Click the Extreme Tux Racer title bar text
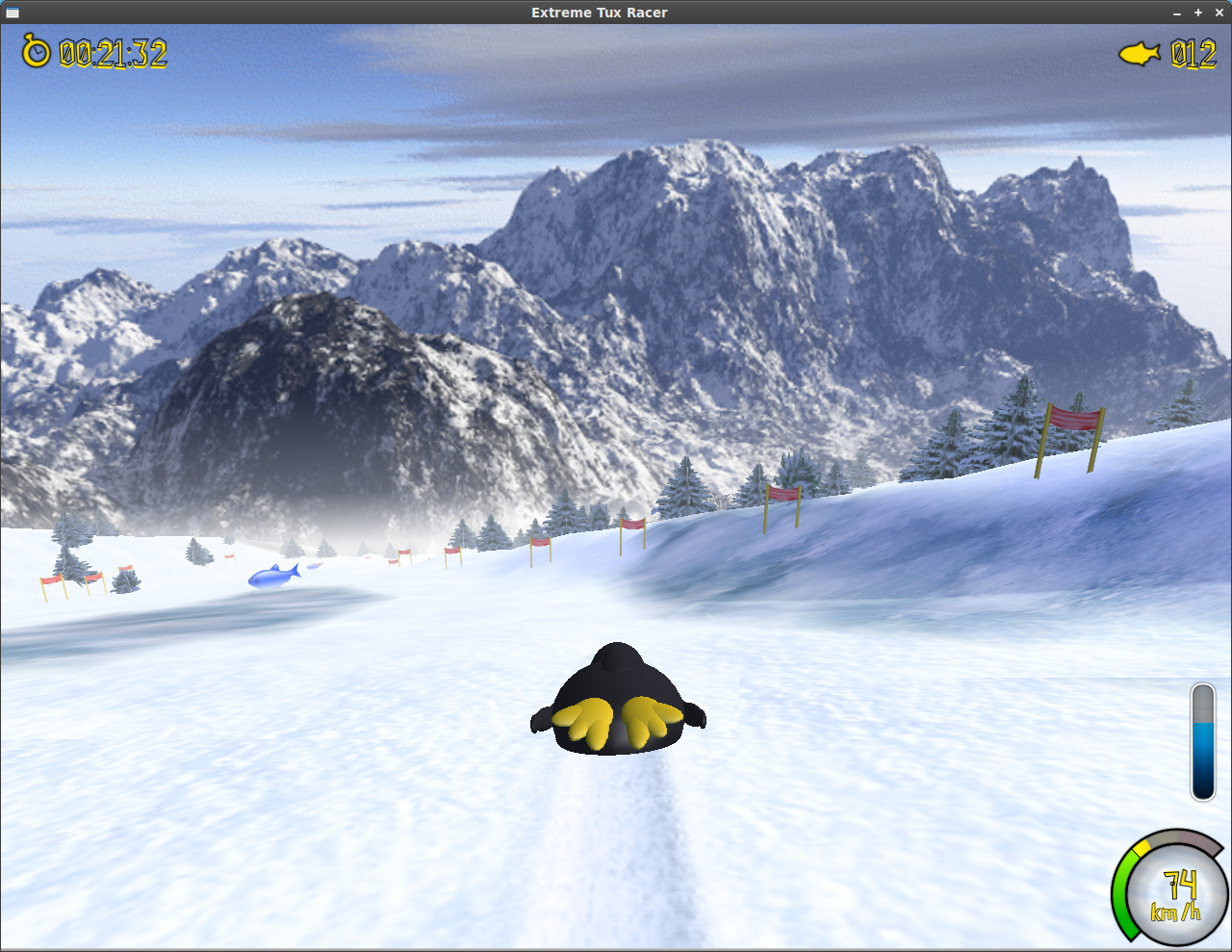This screenshot has height=952, width=1232. point(600,13)
